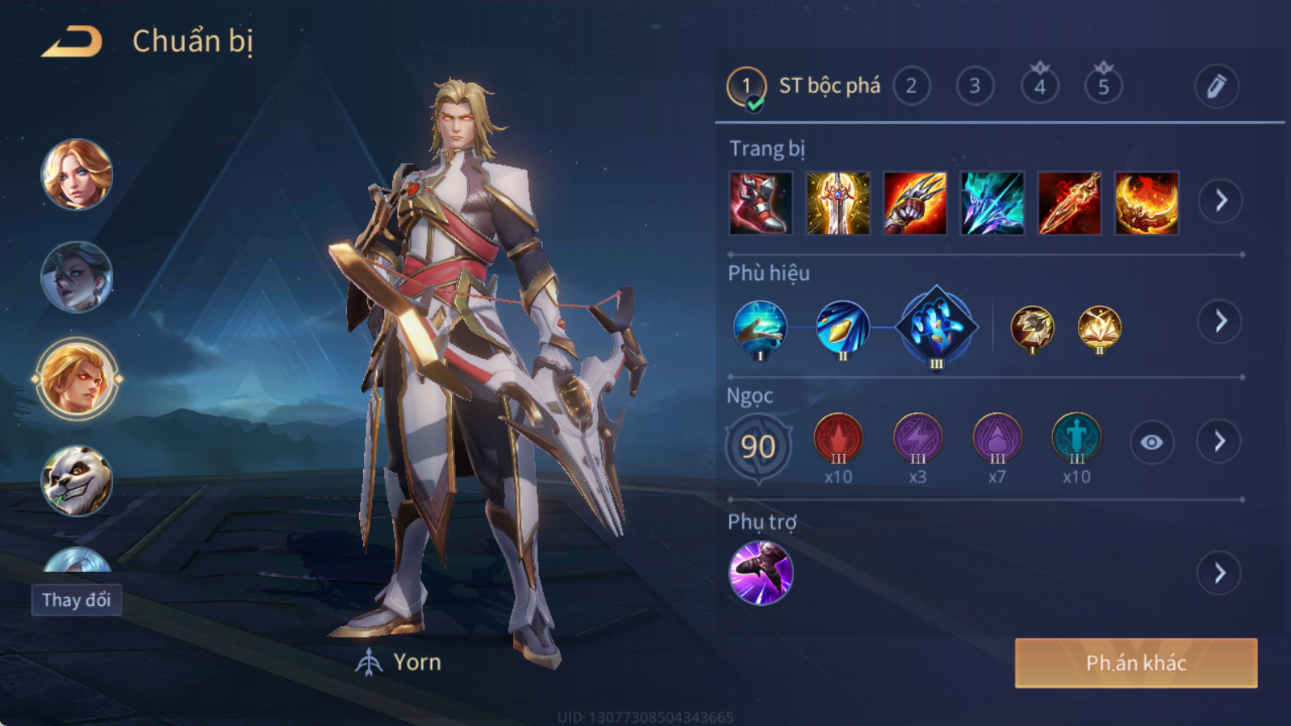Open build preset 5
Viewport: 1291px width, 726px height.
pos(1104,86)
